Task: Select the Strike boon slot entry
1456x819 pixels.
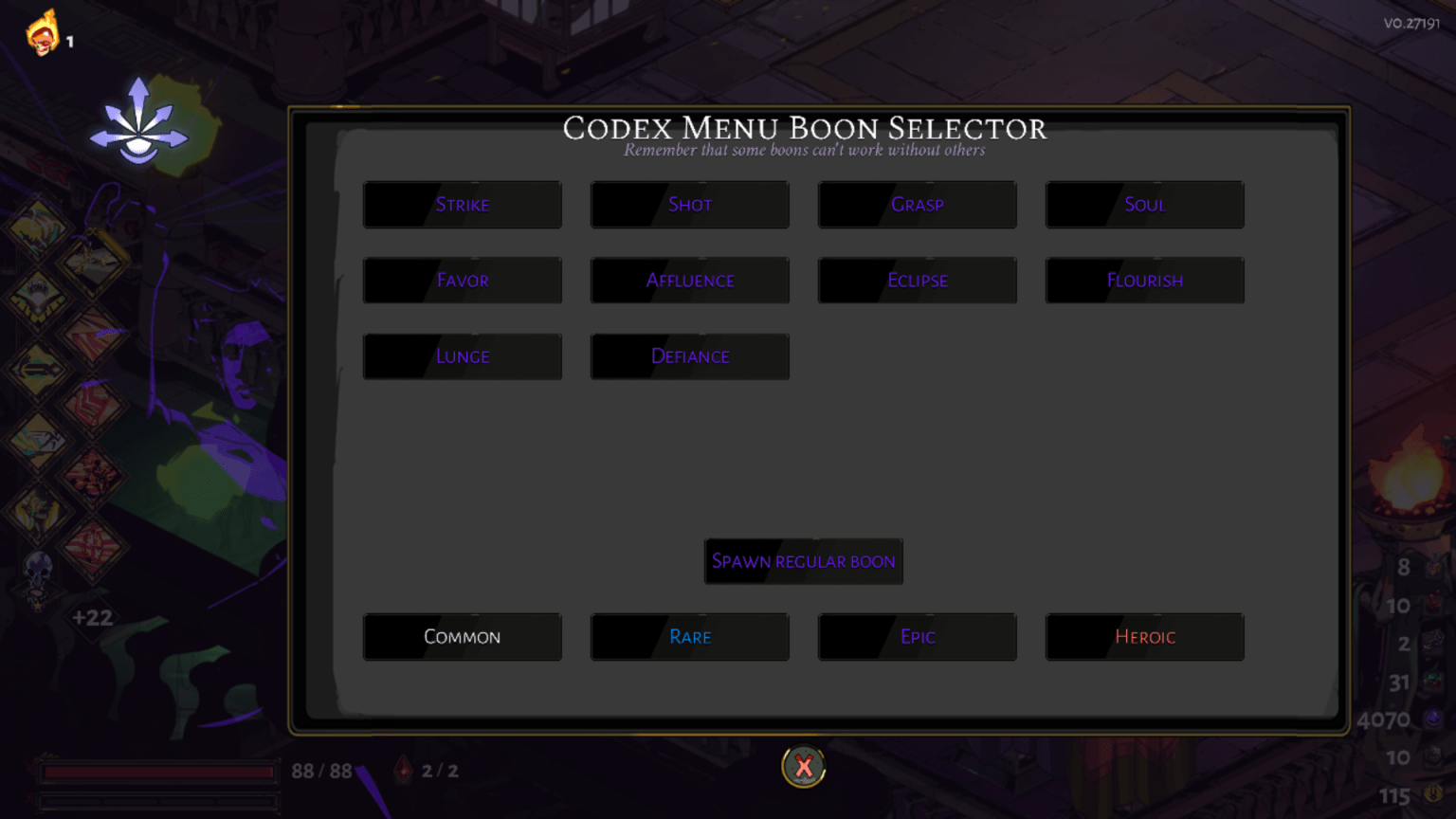Action: point(463,205)
